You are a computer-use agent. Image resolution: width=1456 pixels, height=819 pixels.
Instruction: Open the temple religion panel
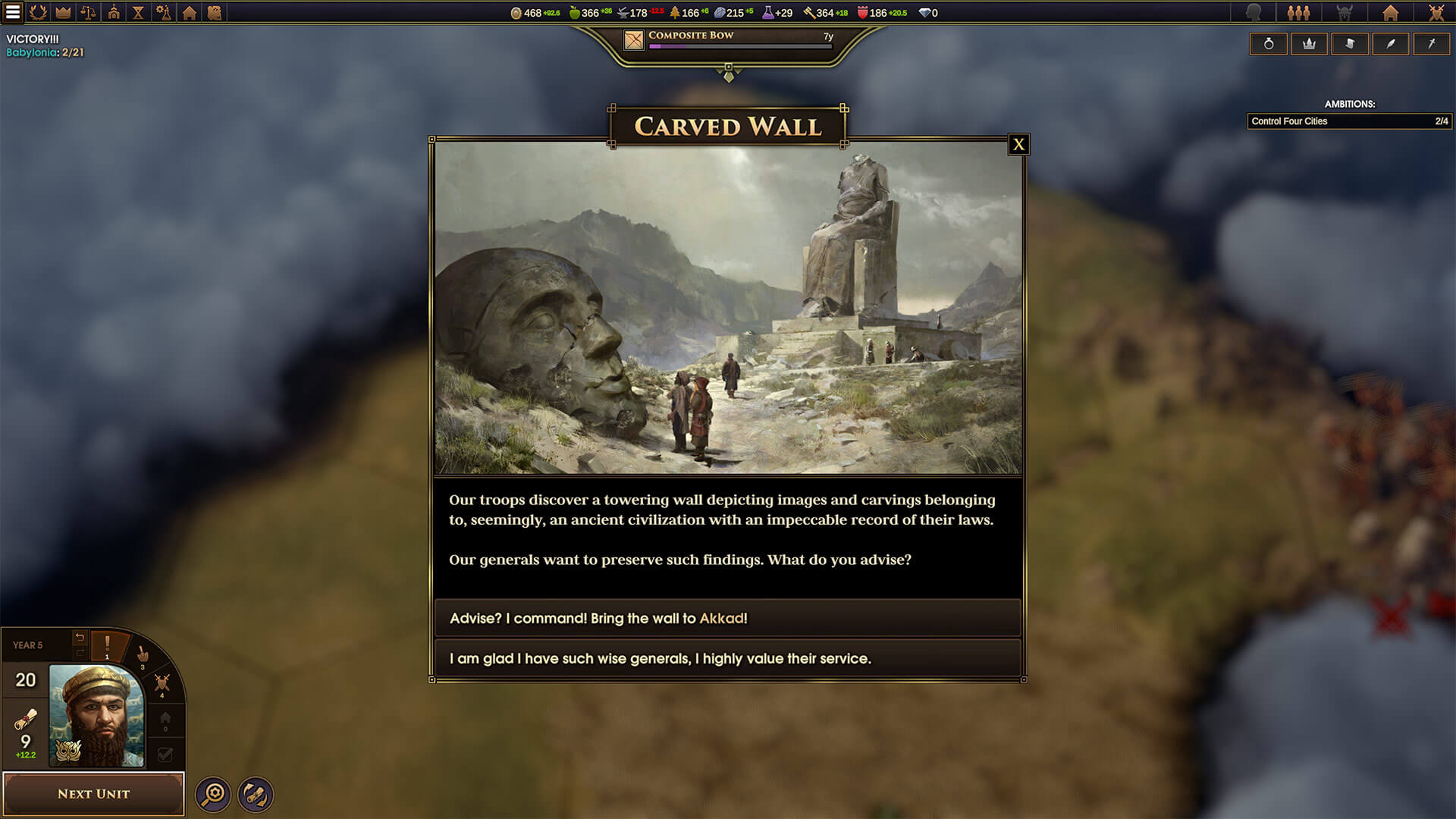pos(115,13)
